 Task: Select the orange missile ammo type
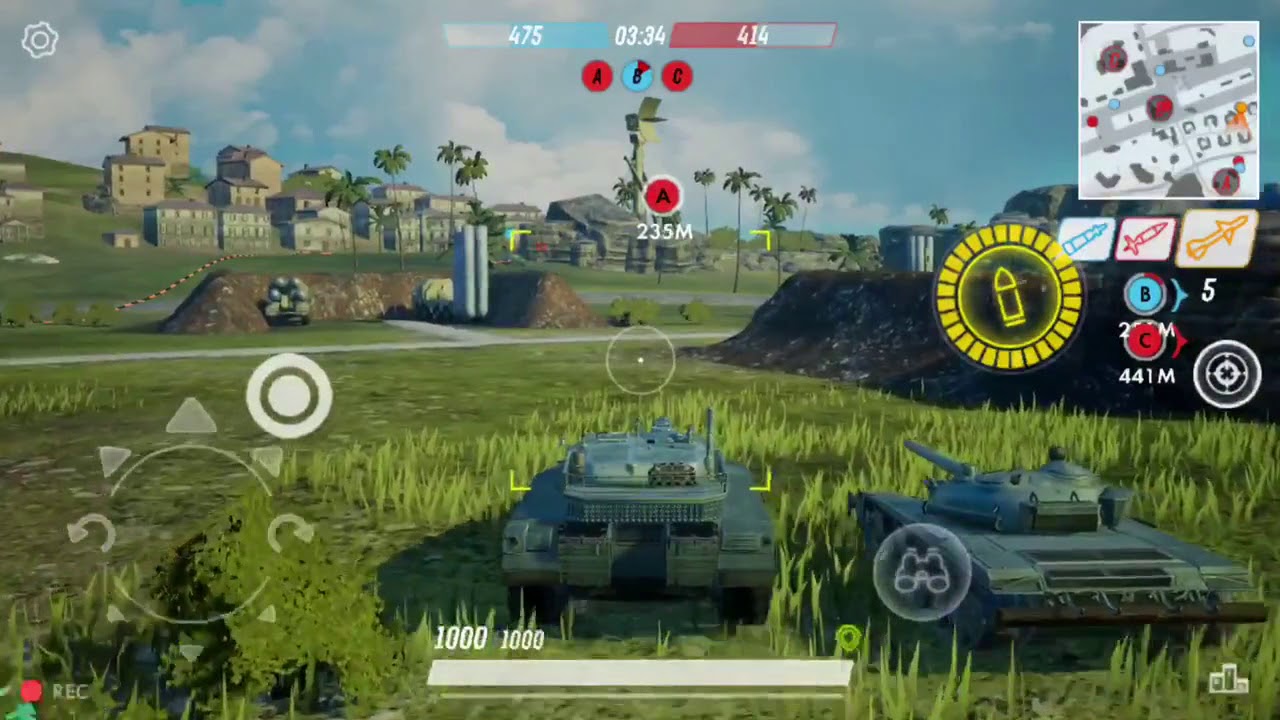(x=1218, y=239)
